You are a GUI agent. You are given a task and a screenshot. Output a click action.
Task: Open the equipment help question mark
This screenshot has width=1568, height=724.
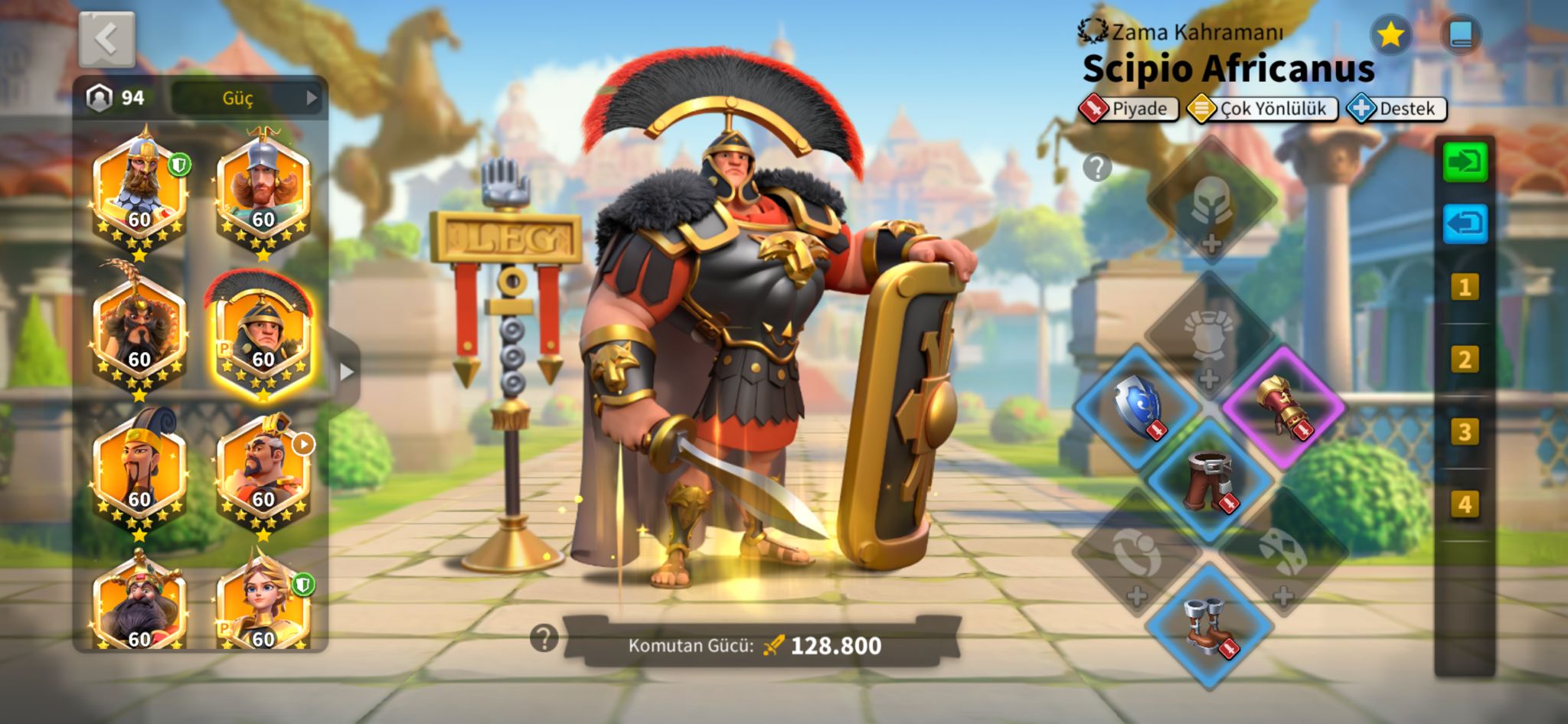pyautogui.click(x=1097, y=167)
